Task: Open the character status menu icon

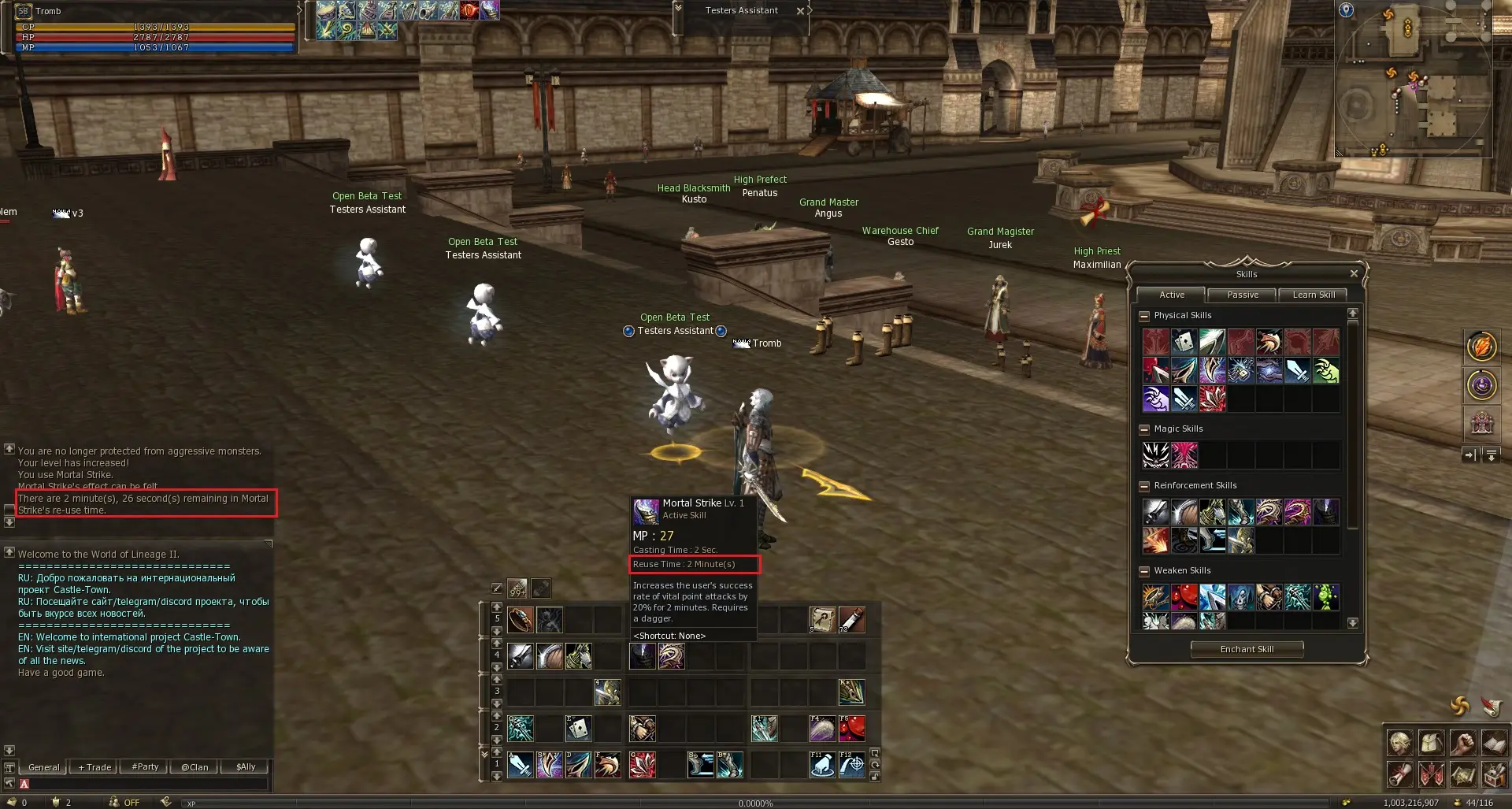Action: point(1401,743)
